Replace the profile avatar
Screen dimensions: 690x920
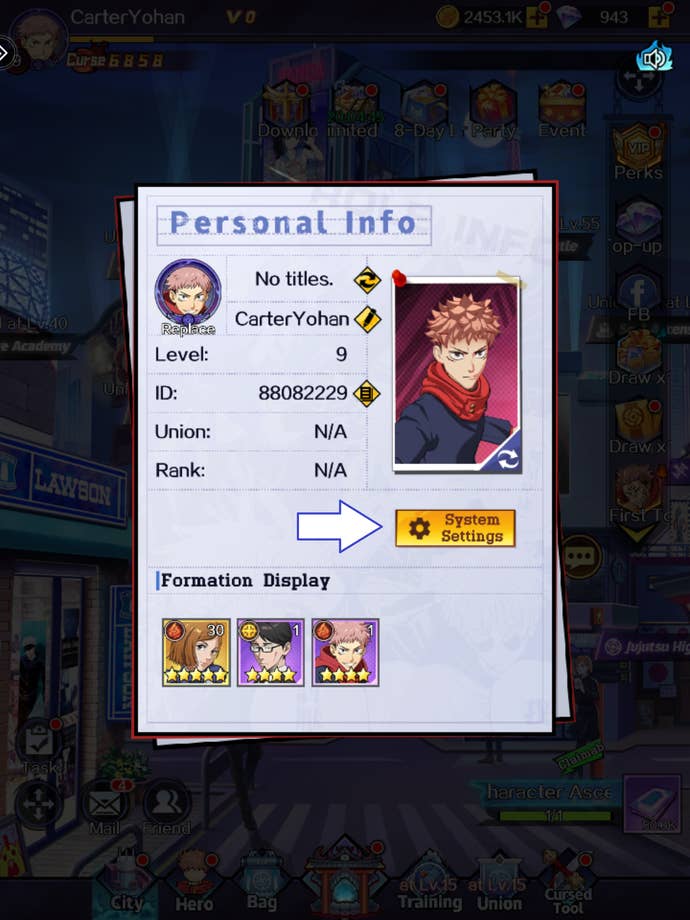[187, 296]
